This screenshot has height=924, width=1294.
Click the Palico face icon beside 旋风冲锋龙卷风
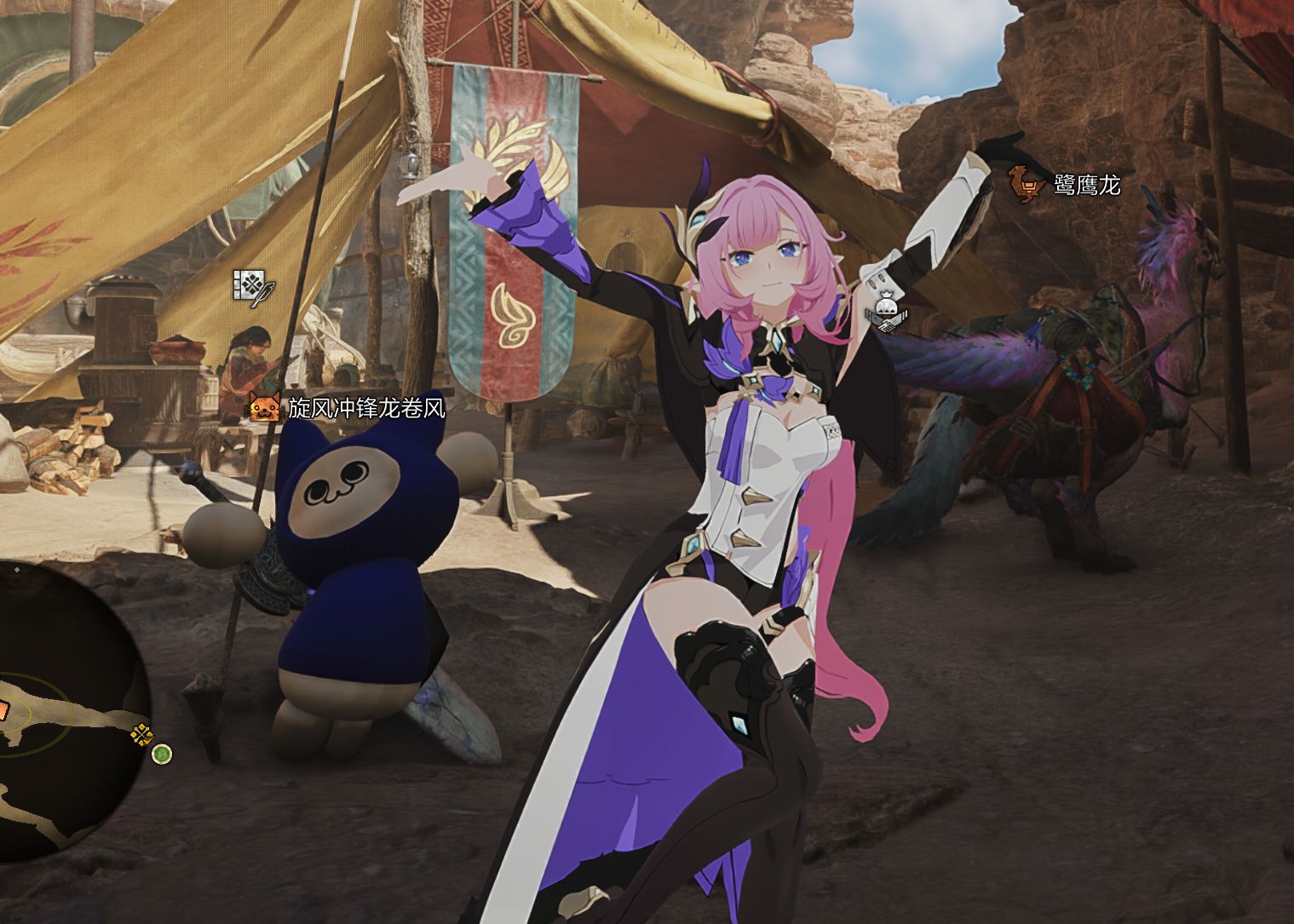pos(263,407)
